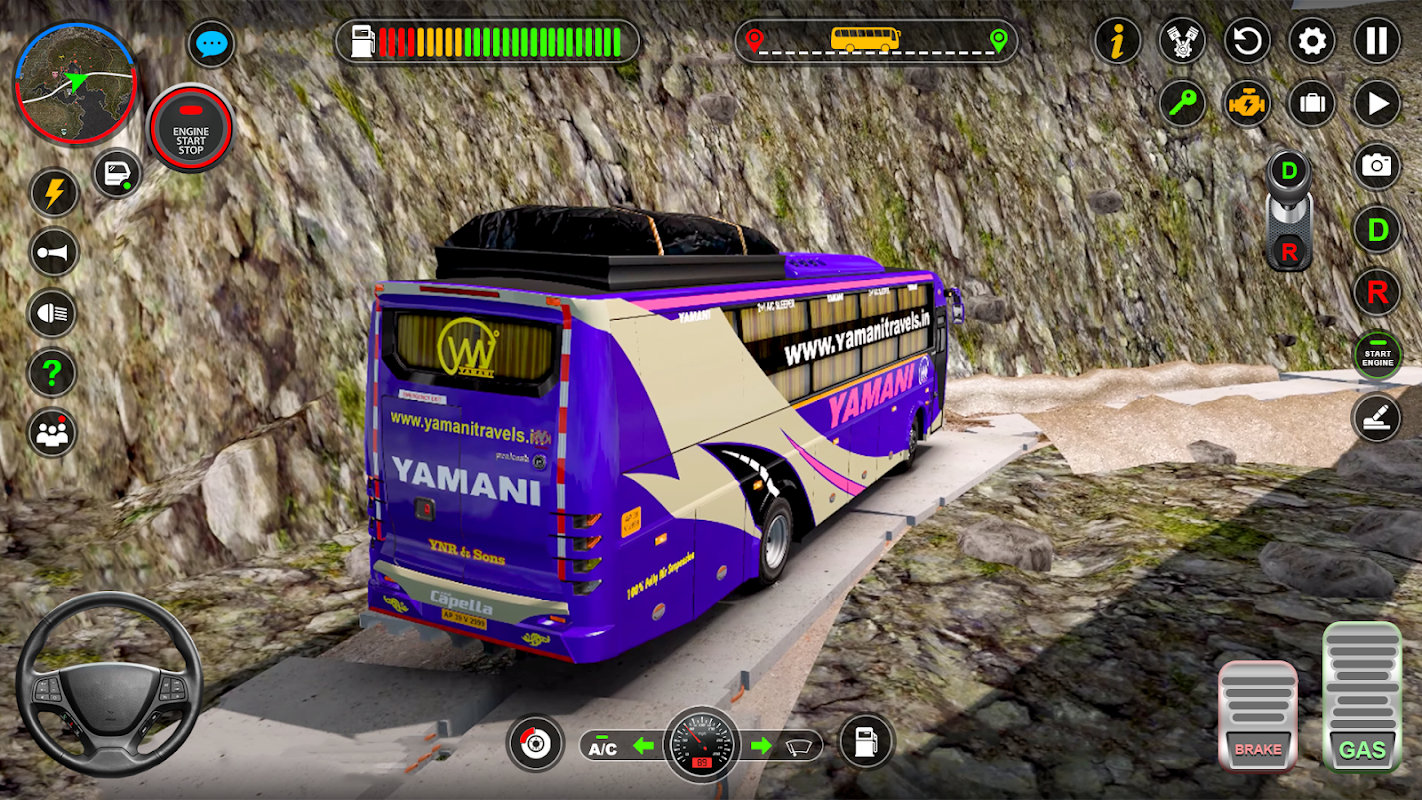This screenshot has width=1422, height=800.
Task: Open the gear-shaped settings menu
Action: tap(1312, 42)
